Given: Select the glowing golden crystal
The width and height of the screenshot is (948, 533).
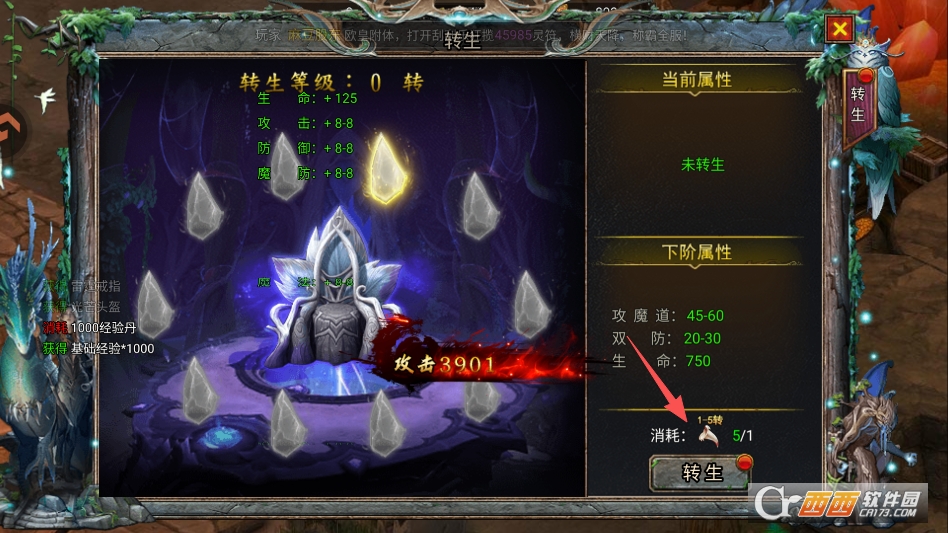Looking at the screenshot, I should click(386, 167).
